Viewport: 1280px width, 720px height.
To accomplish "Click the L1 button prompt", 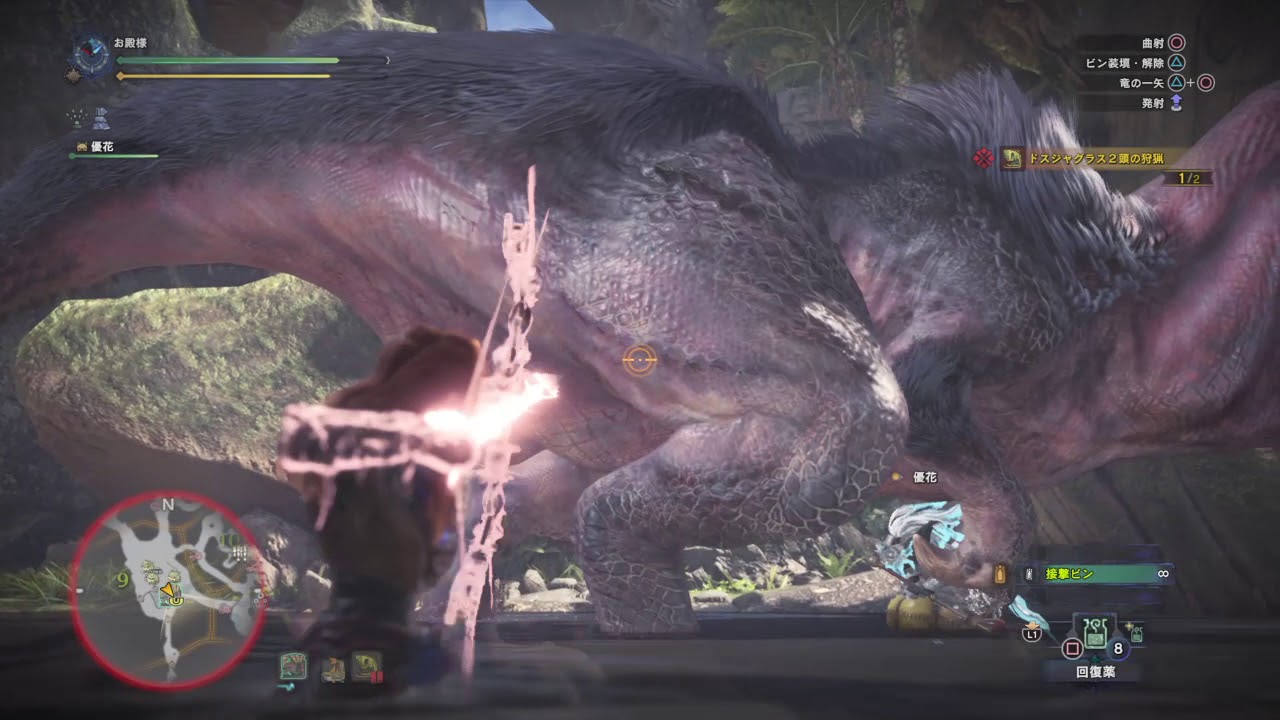I will (1032, 633).
